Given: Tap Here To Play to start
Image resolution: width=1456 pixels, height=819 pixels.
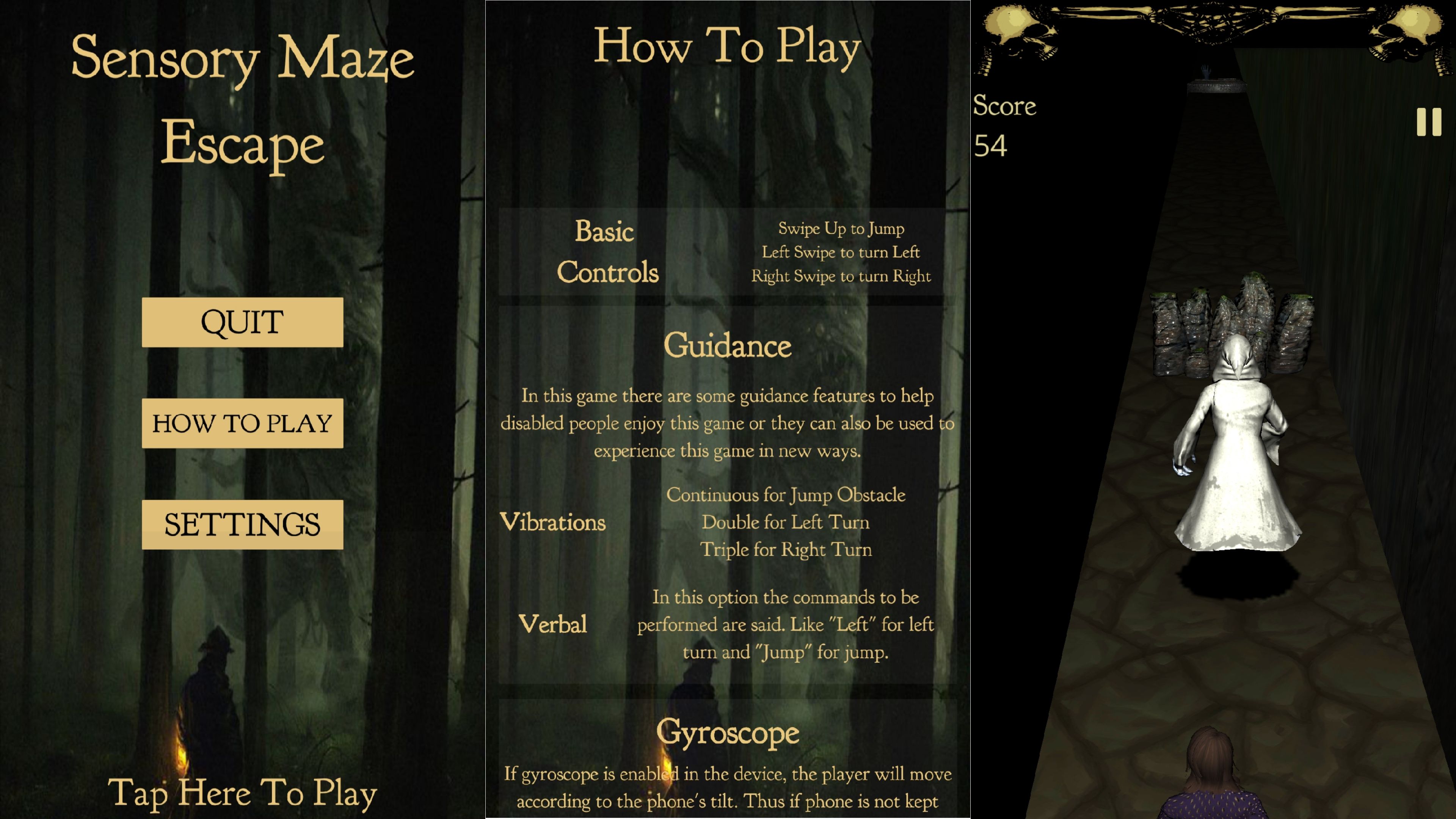Looking at the screenshot, I should [x=242, y=793].
